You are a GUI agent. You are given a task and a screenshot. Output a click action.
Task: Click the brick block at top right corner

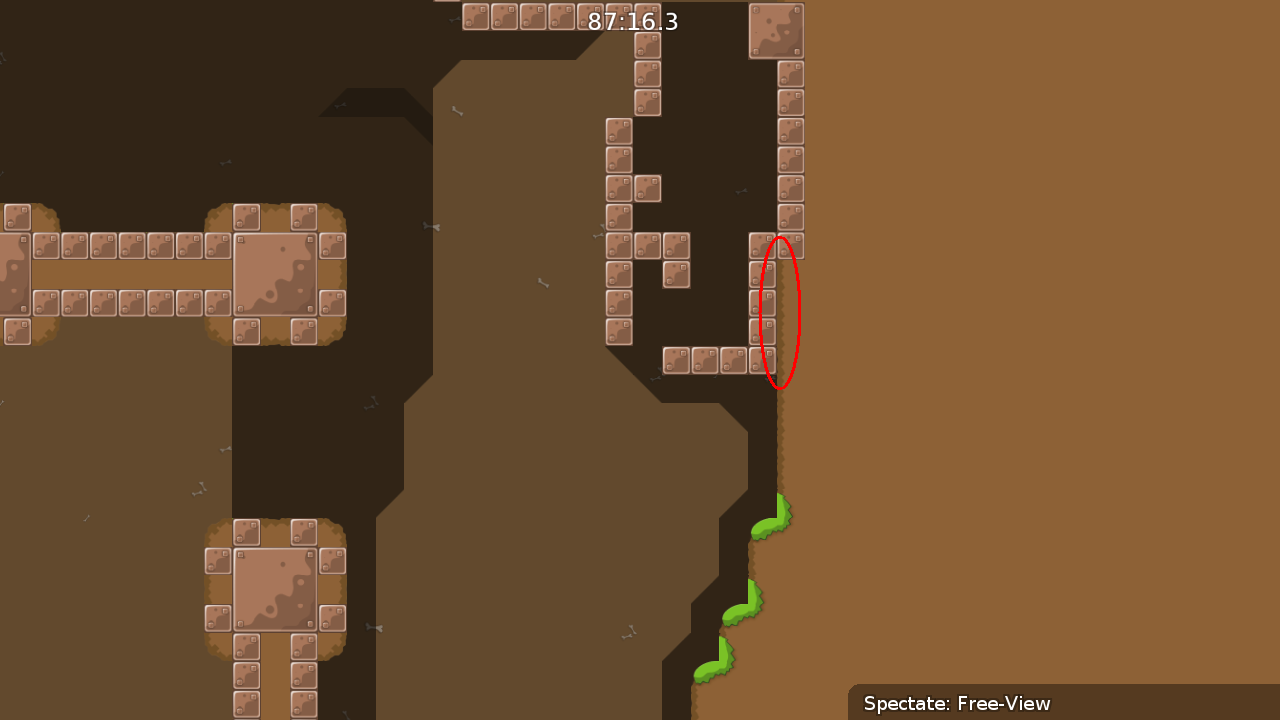pos(778,30)
